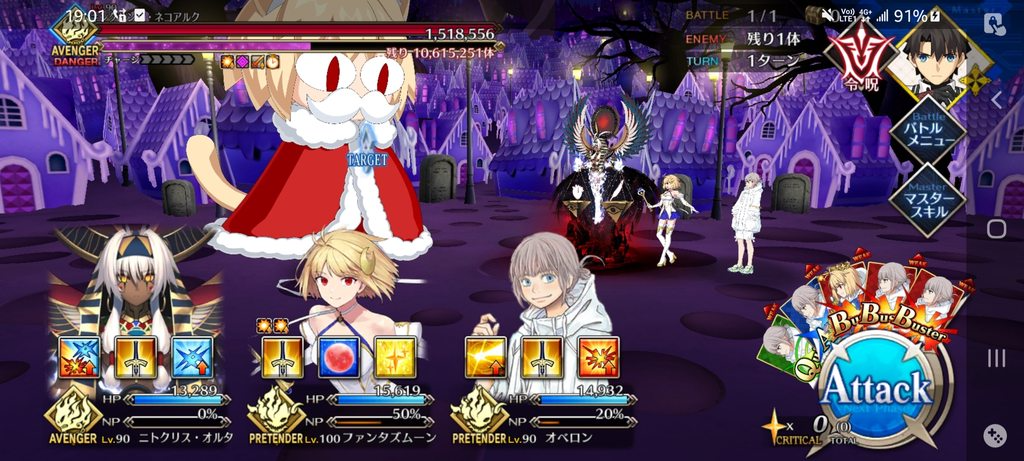
Task: Open the Command Spell (令呪) emblem
Action: (861, 54)
